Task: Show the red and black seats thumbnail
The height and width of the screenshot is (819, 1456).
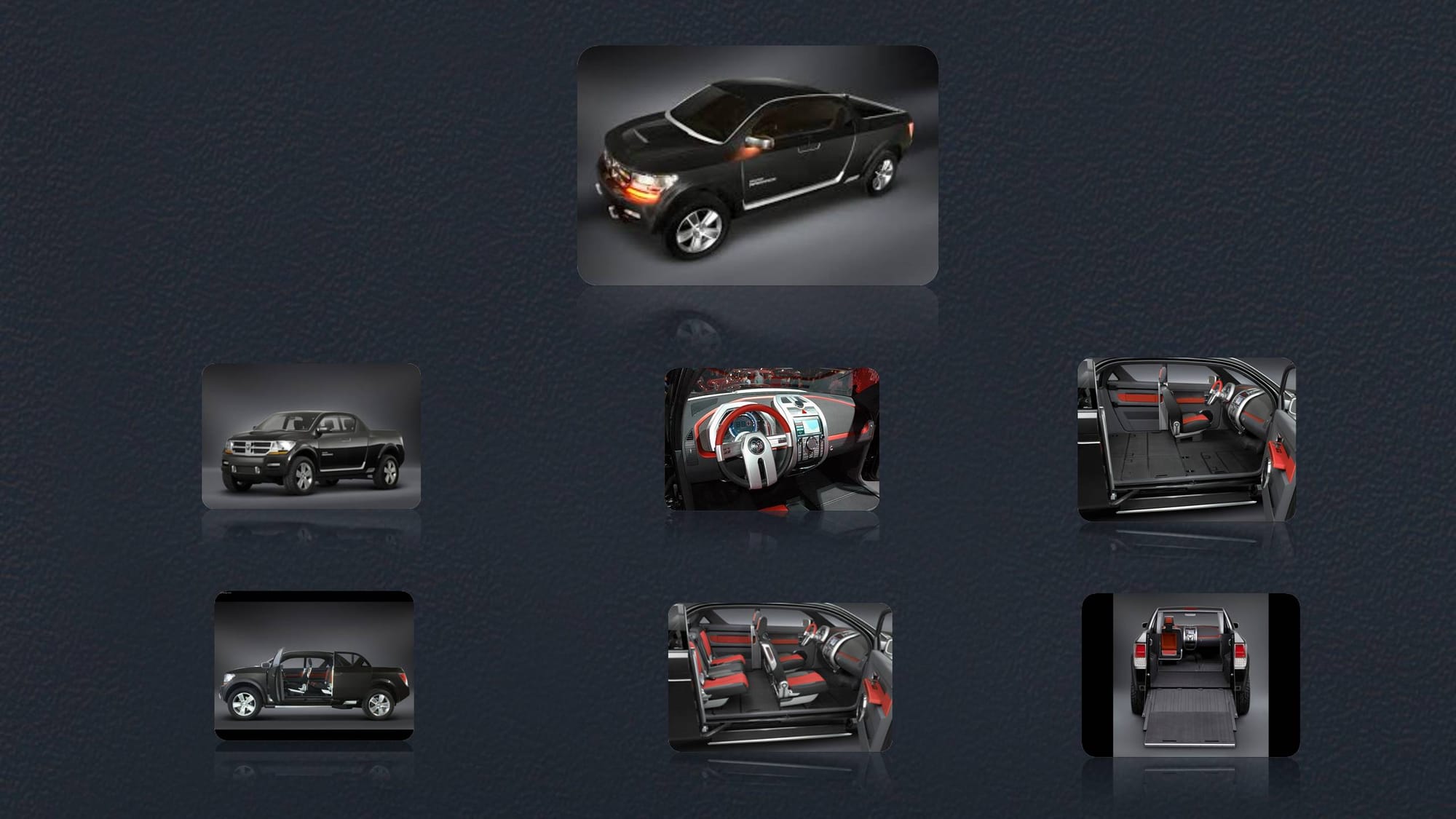Action: tap(780, 677)
